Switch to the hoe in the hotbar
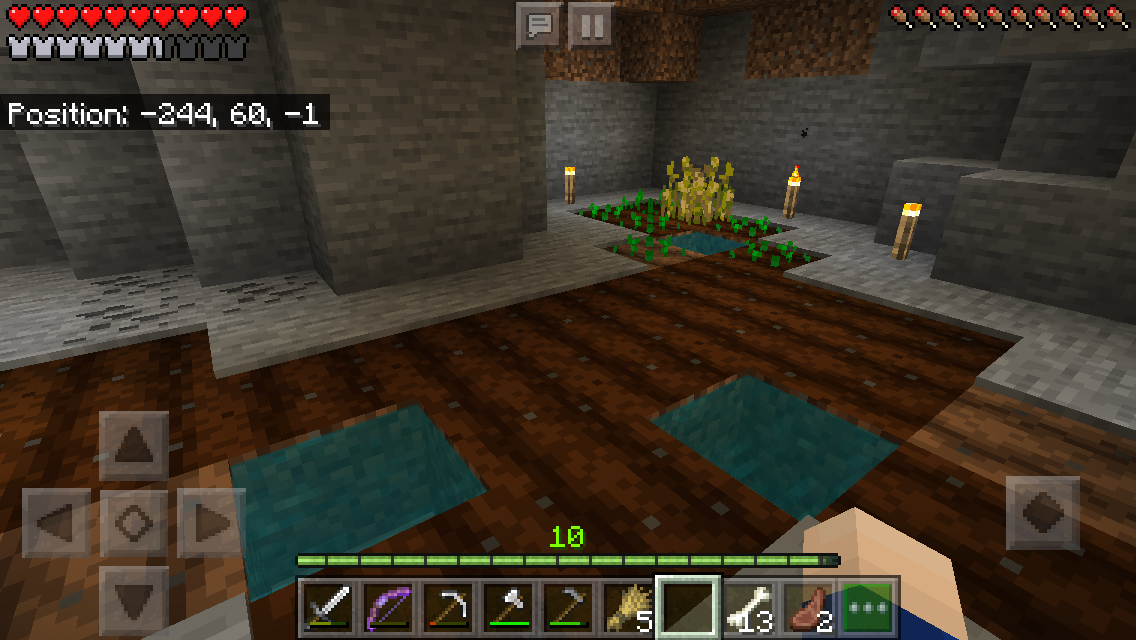The height and width of the screenshot is (640, 1136). click(568, 607)
